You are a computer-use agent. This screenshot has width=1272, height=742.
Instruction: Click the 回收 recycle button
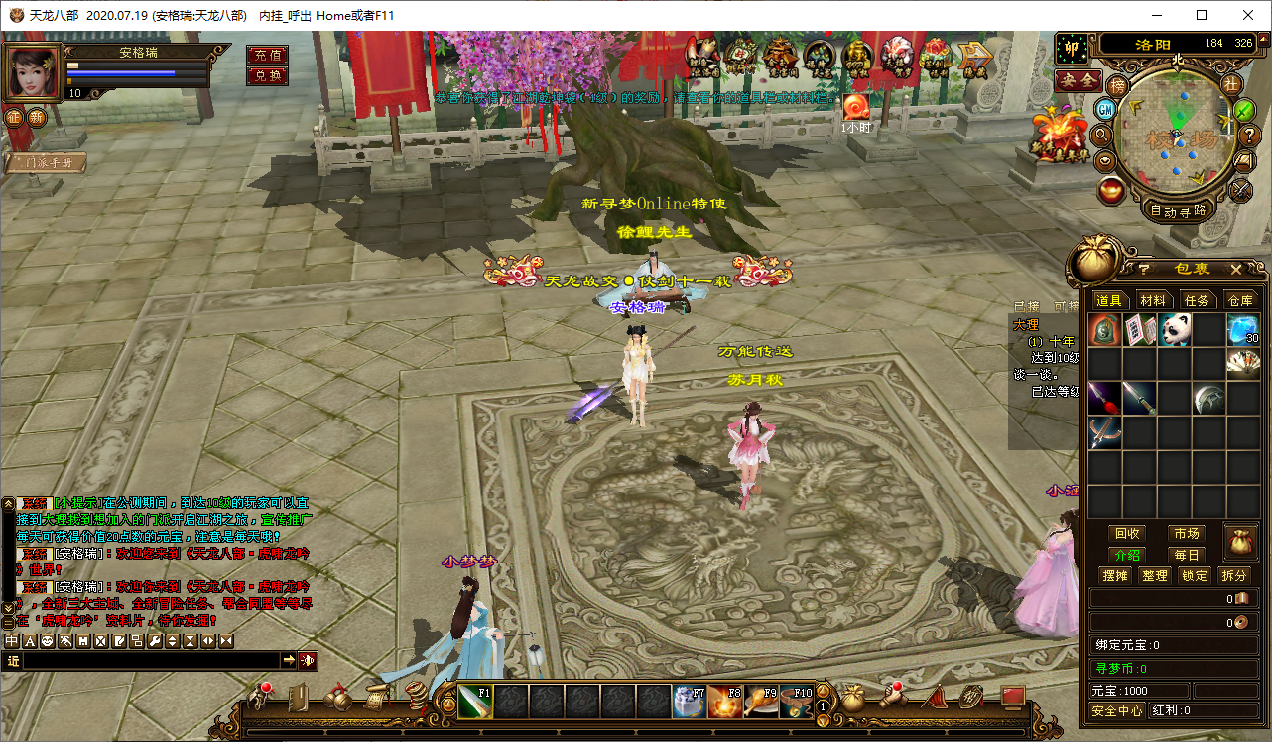(1127, 534)
